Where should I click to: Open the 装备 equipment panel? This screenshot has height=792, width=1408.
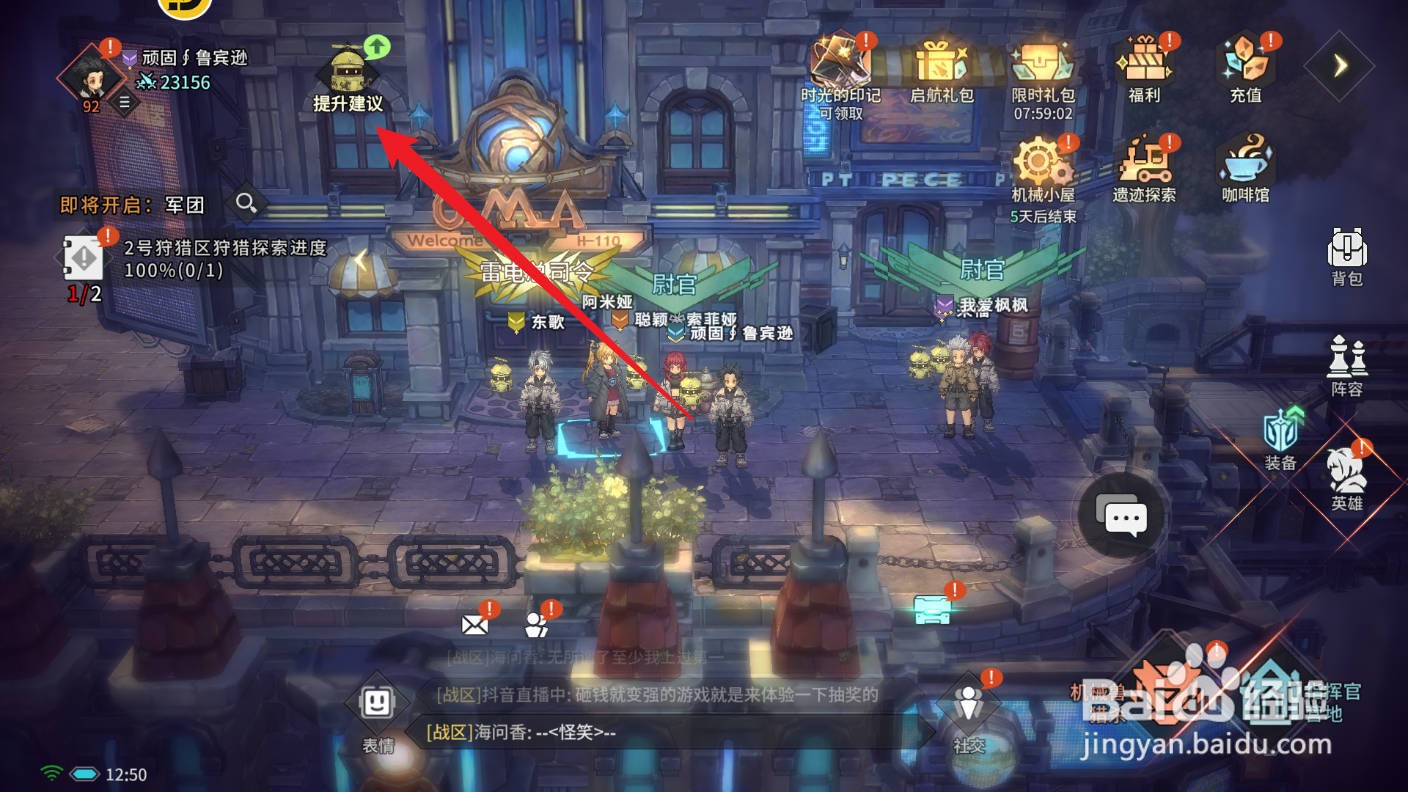coord(1281,430)
